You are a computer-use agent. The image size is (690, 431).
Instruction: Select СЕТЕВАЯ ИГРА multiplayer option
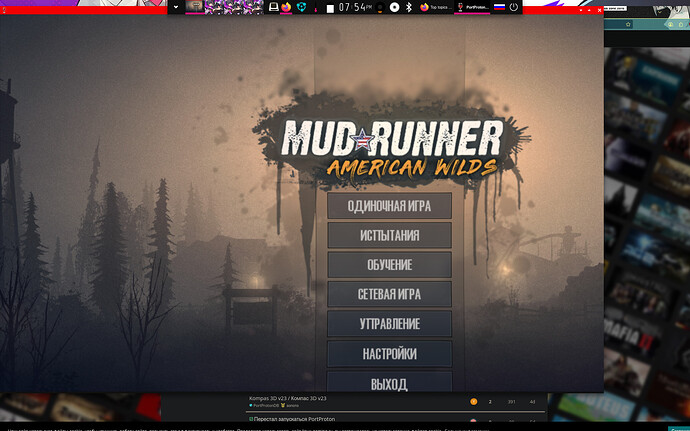(389, 295)
